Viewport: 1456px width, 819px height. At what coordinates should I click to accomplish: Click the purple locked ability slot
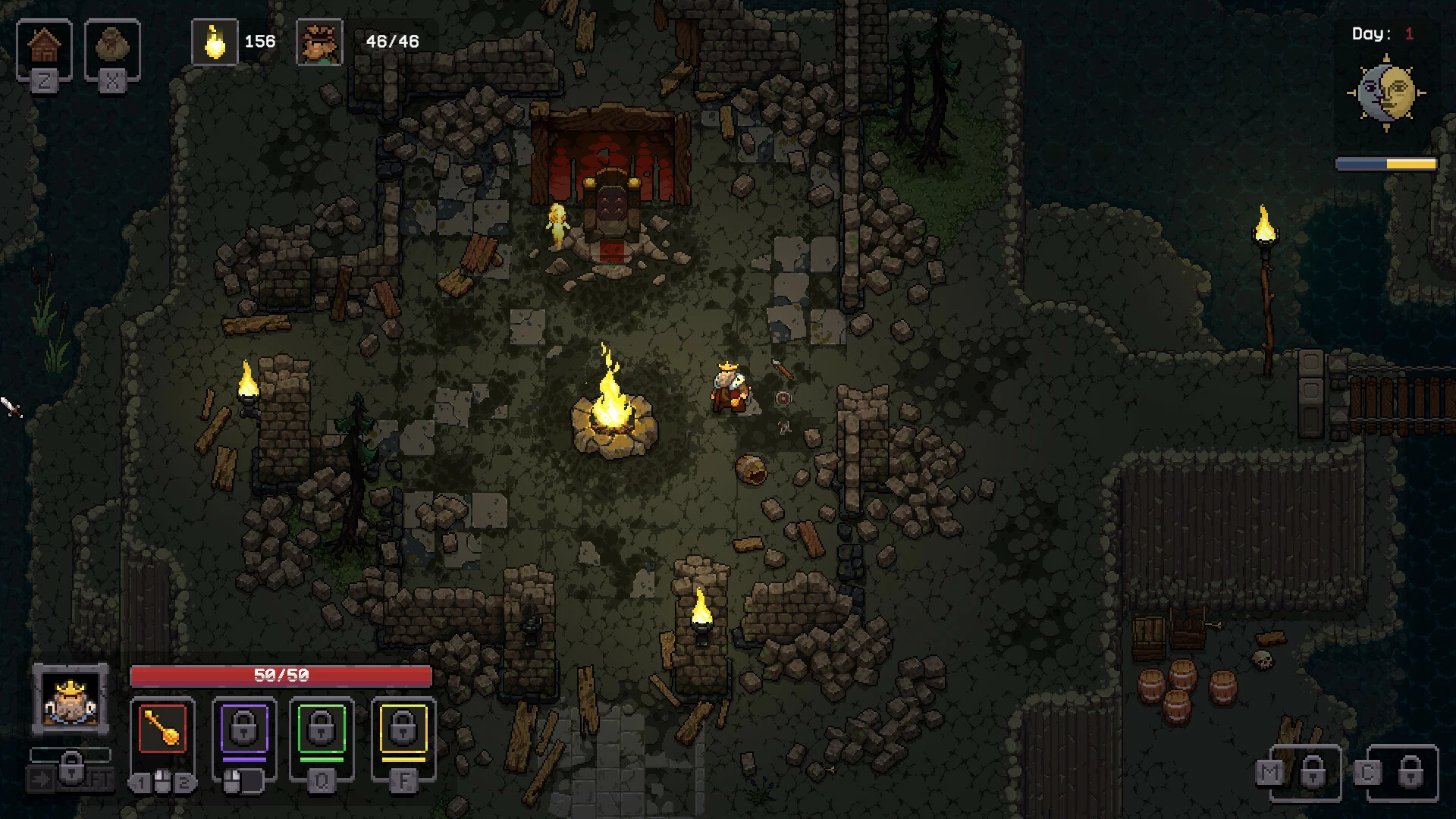pyautogui.click(x=244, y=730)
